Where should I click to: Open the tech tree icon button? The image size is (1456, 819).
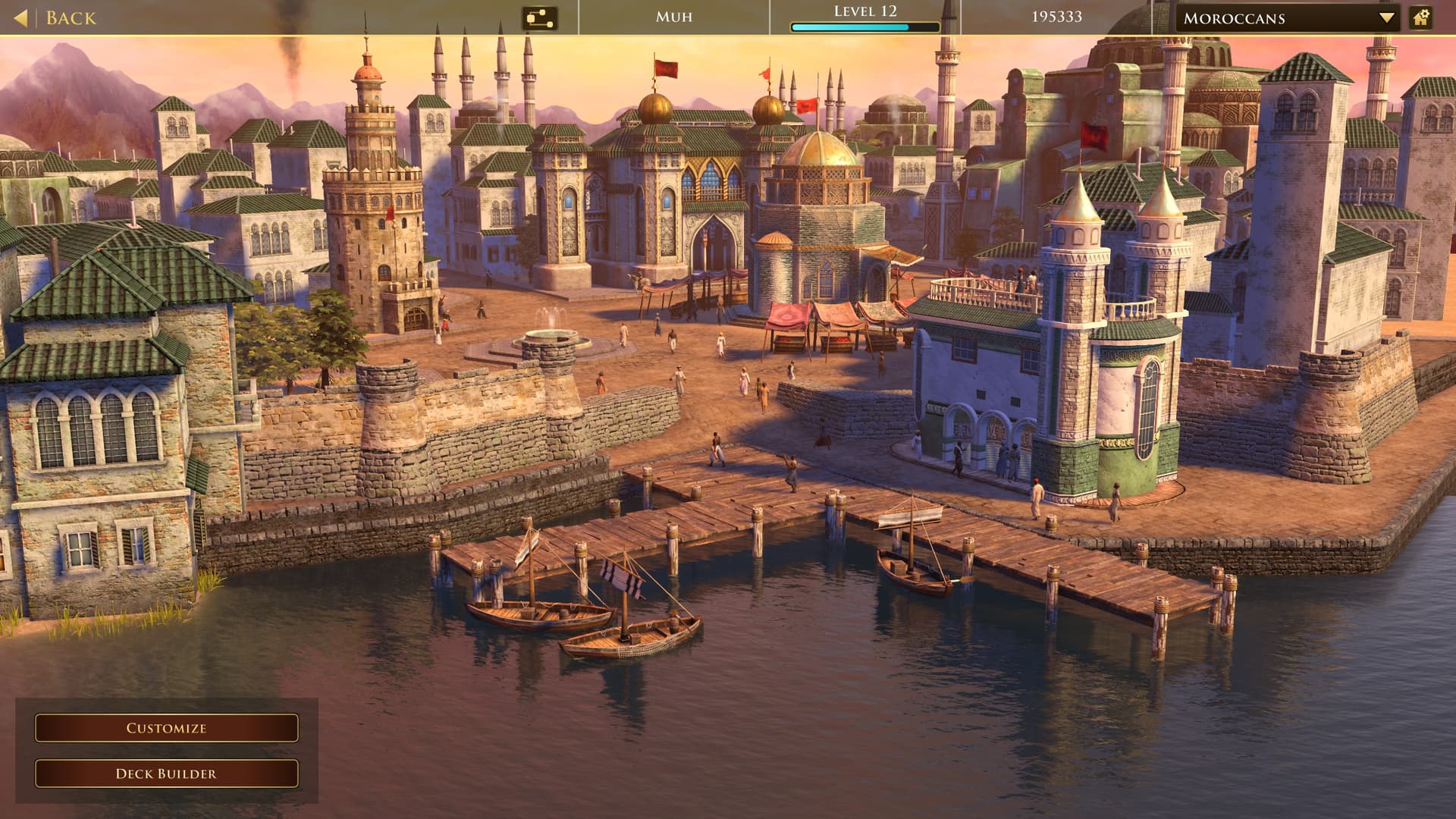point(539,17)
